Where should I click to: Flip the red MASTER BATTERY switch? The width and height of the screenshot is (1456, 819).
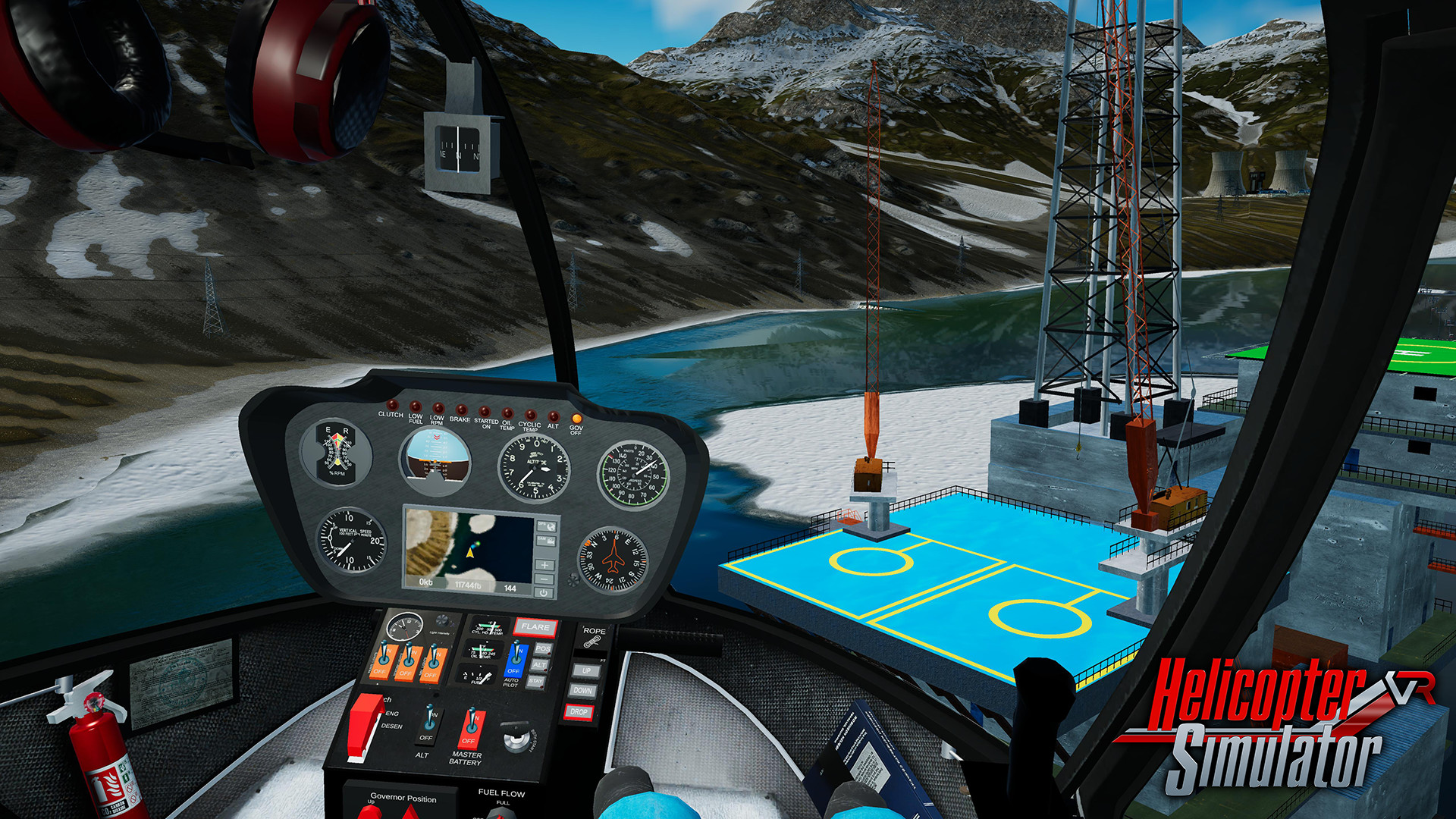coord(471,727)
